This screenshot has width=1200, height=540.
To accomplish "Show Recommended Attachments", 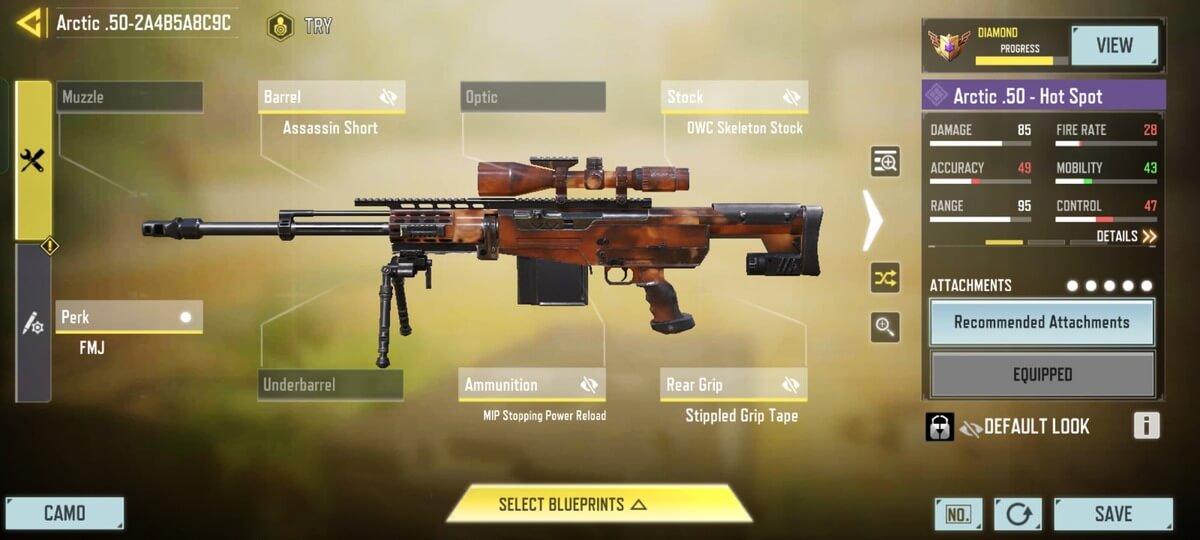I will [1042, 322].
